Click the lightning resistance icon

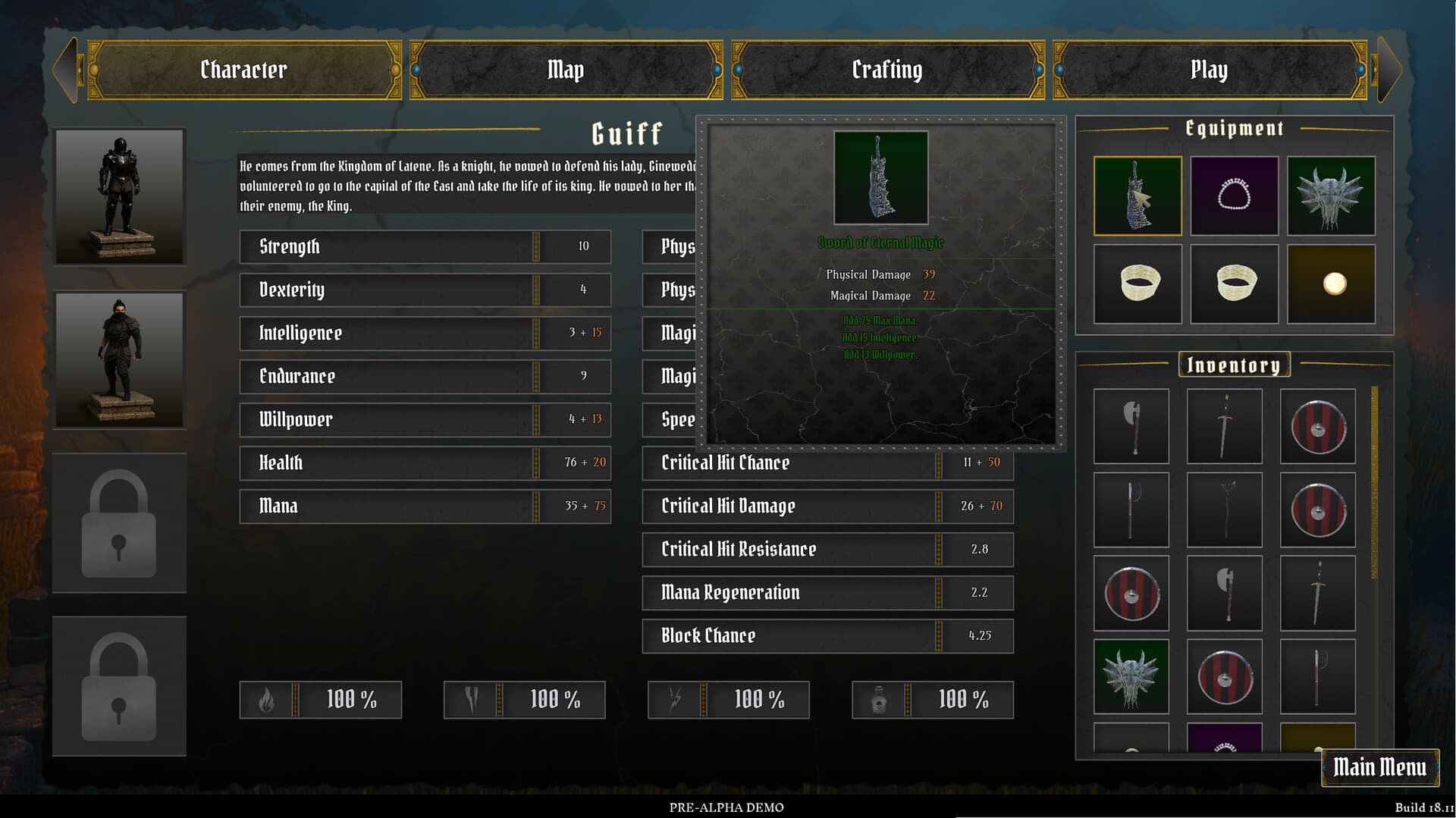[673, 700]
